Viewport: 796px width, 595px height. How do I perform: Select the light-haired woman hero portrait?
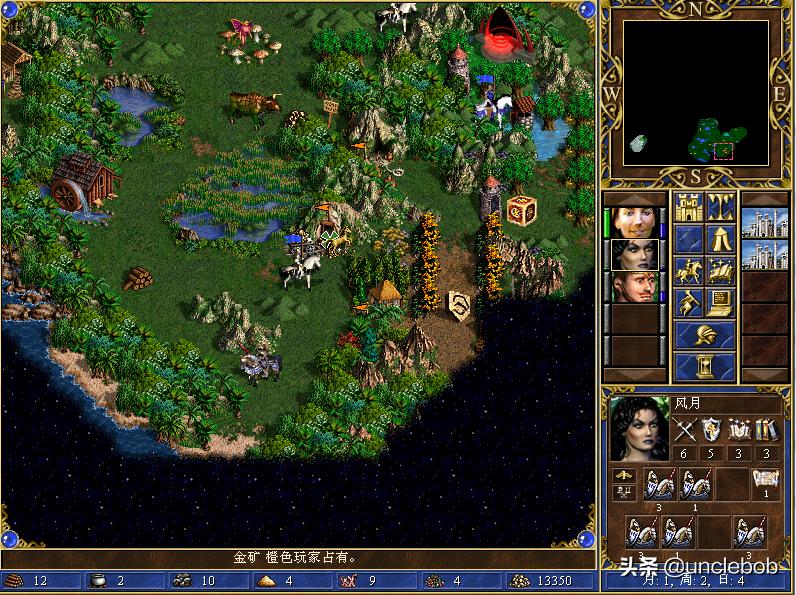tap(632, 222)
